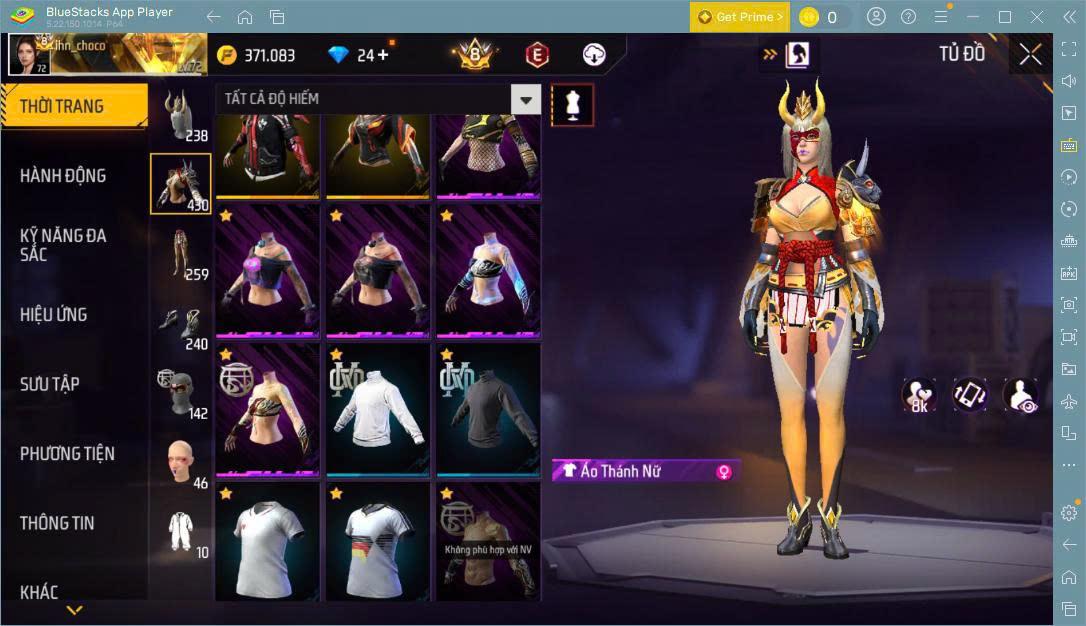1086x626 pixels.
Task: Open the face subcategory with 46 items
Action: pos(181,462)
